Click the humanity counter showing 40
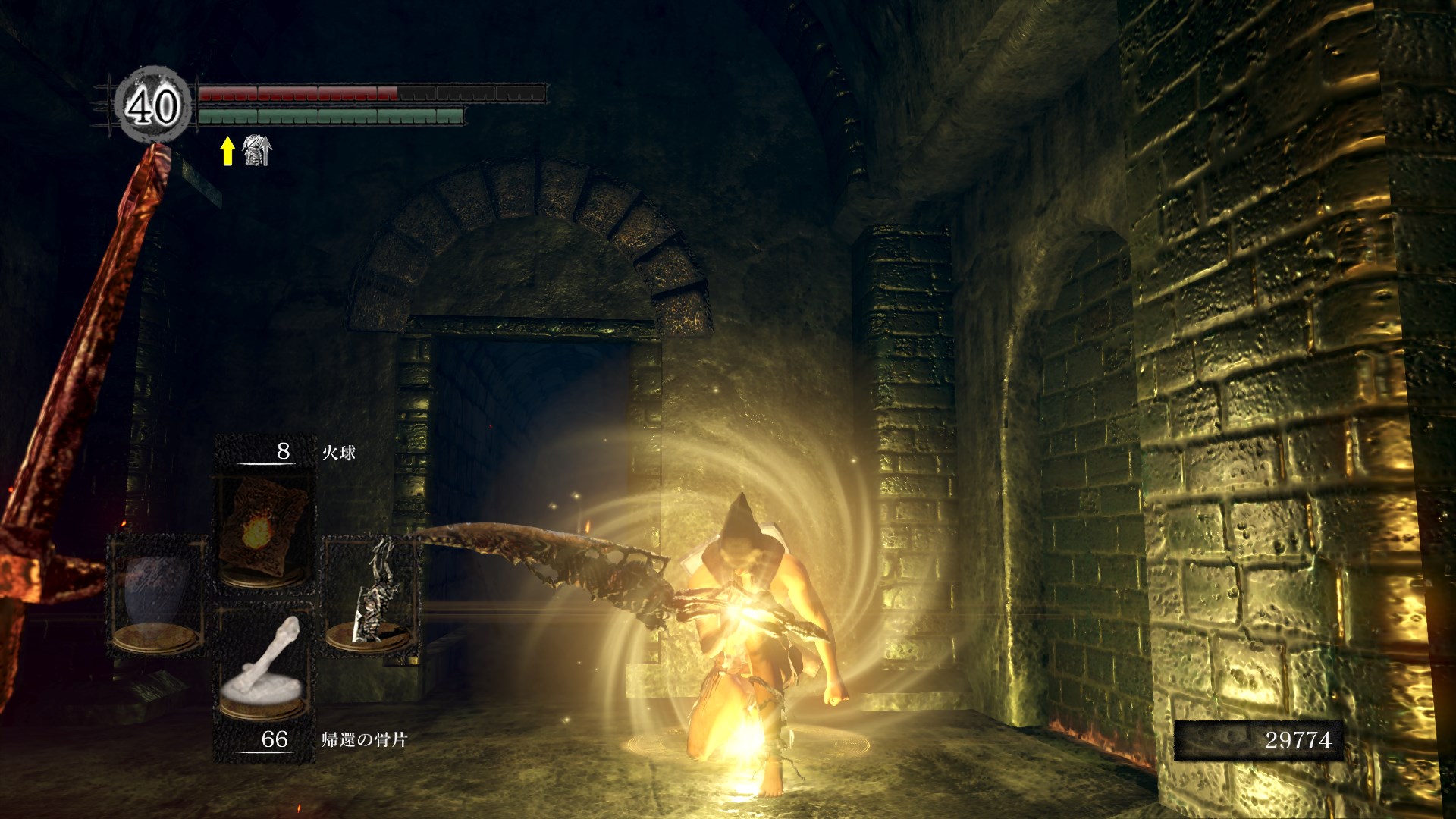The height and width of the screenshot is (819, 1456). pos(152,106)
